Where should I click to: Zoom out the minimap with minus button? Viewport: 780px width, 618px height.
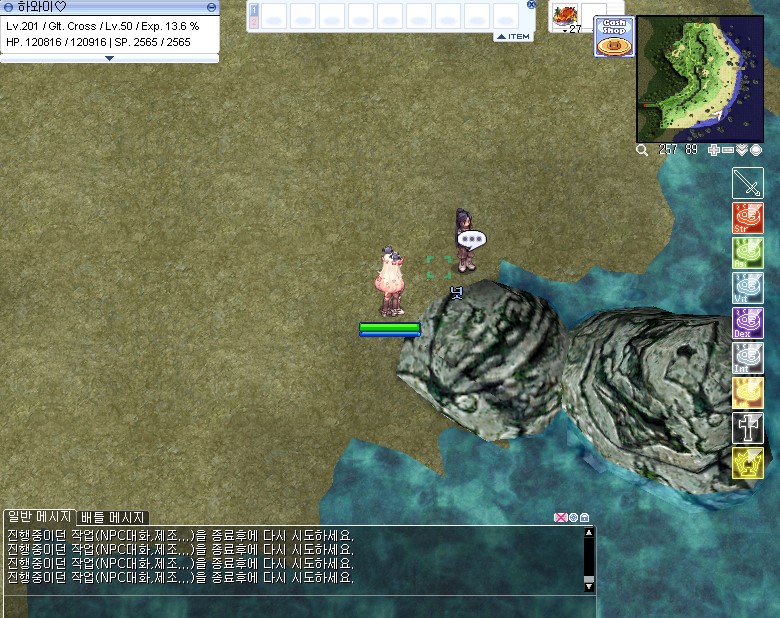(728, 150)
